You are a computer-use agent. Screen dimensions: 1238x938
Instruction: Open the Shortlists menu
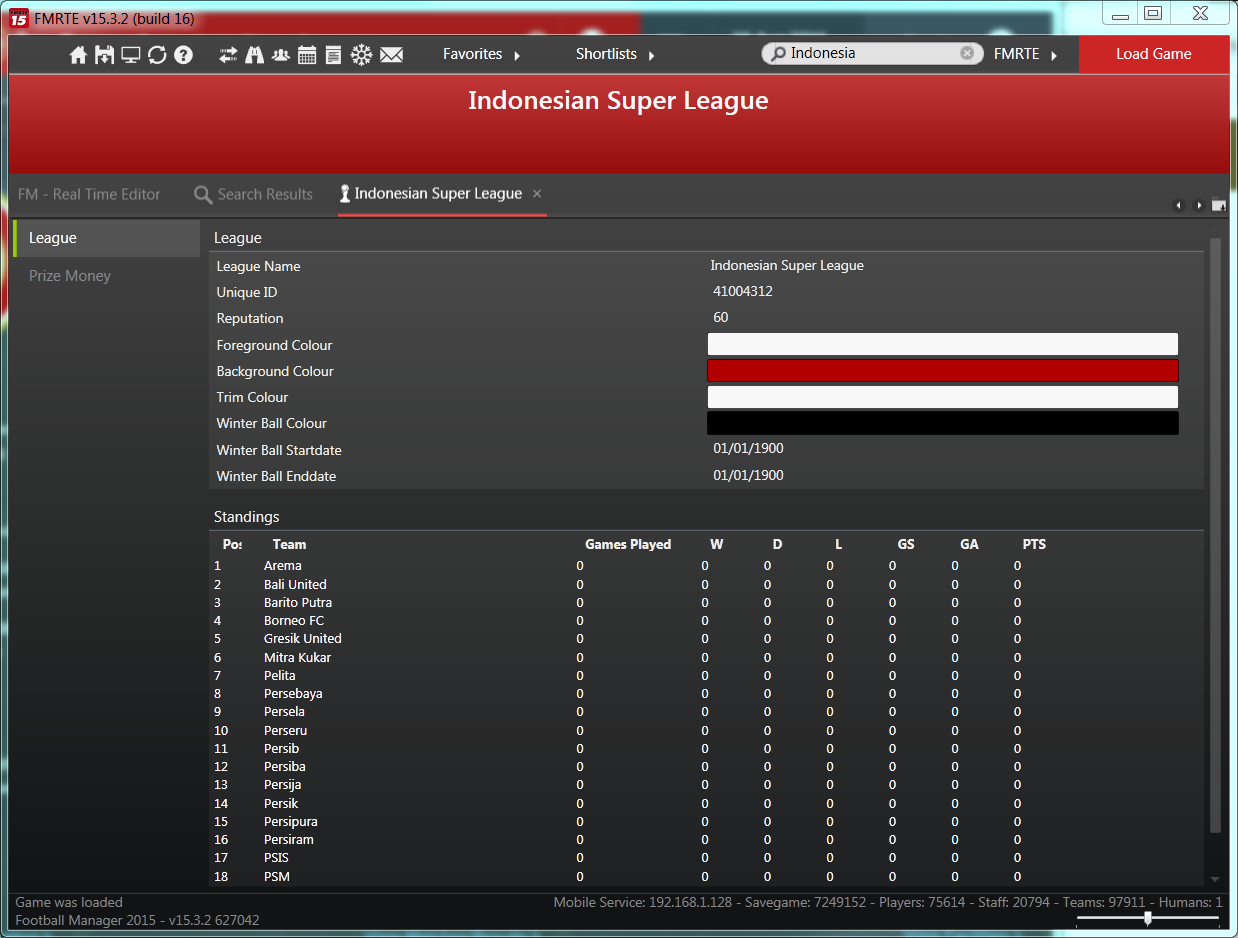click(x=615, y=54)
